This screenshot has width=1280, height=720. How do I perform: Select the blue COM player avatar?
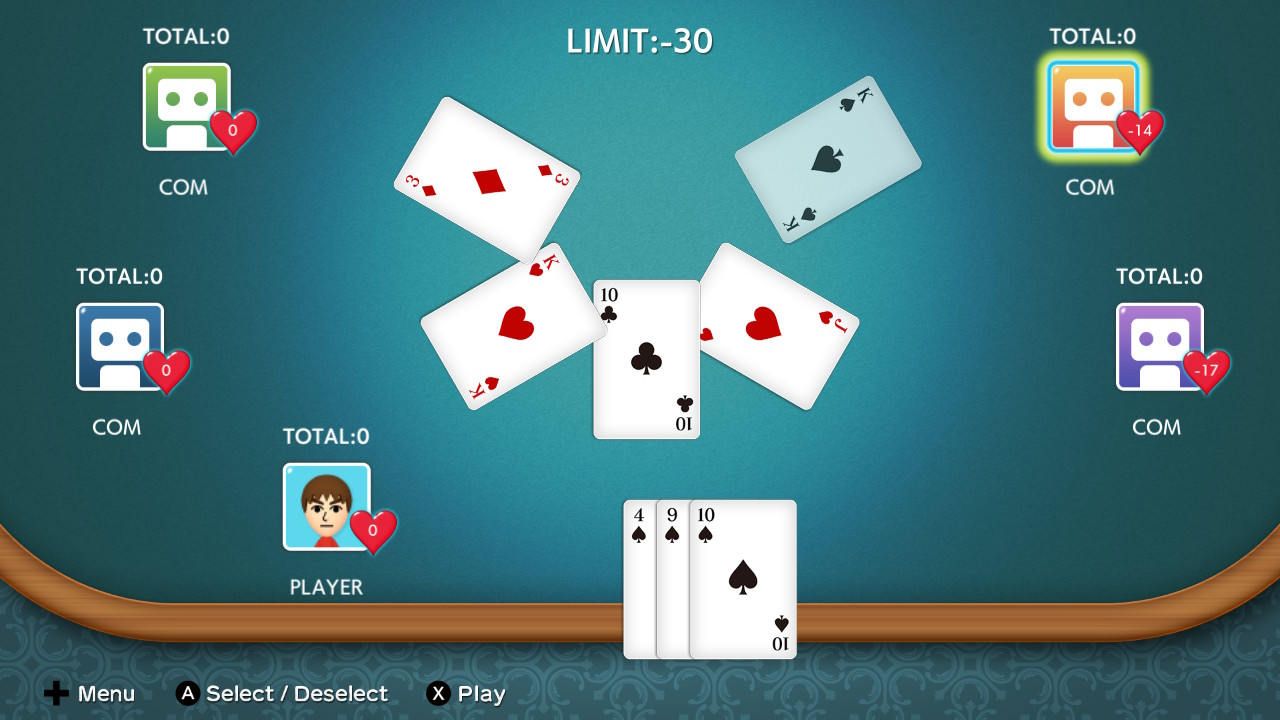pos(120,344)
